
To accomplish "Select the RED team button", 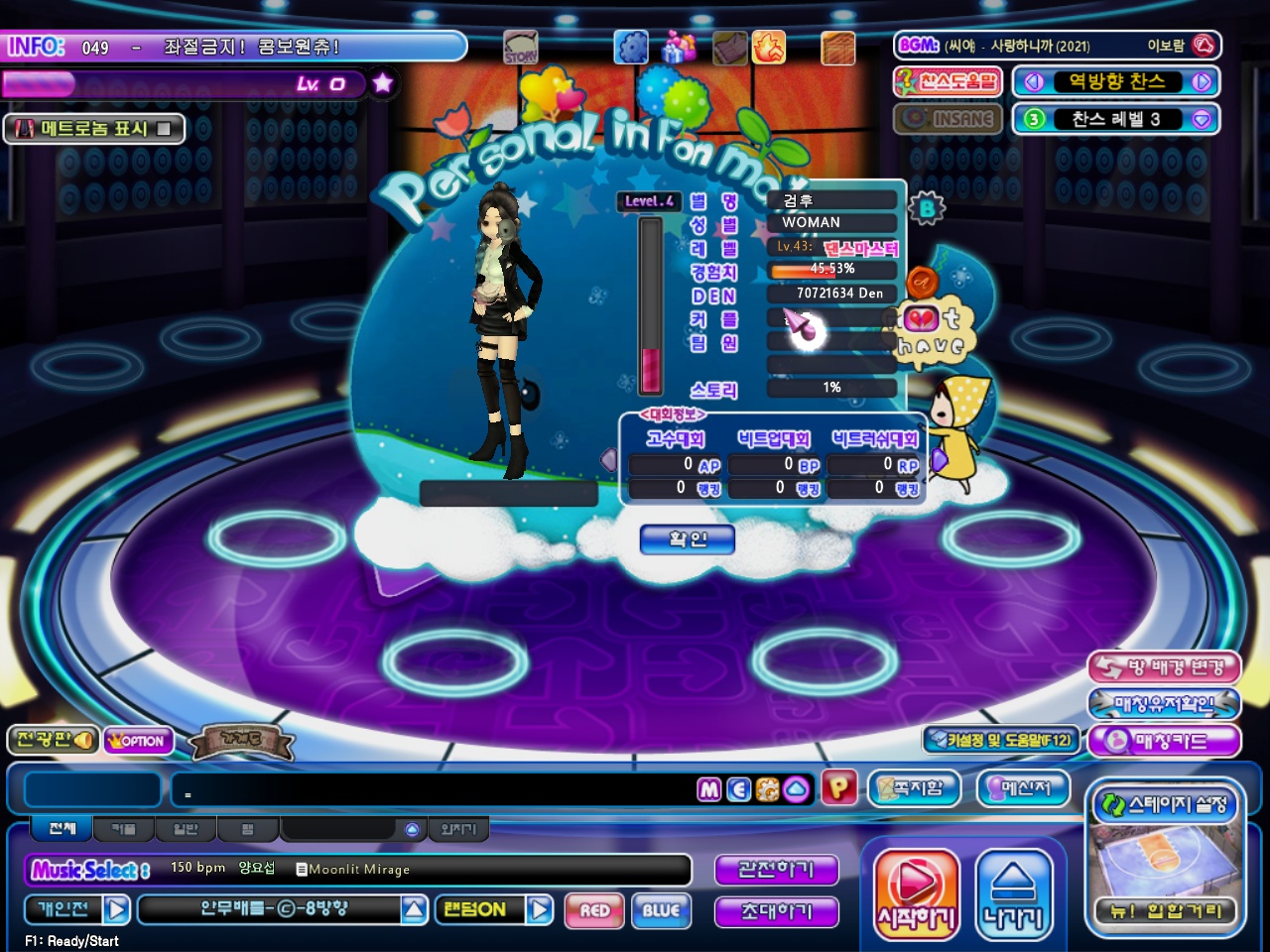I will pos(594,910).
